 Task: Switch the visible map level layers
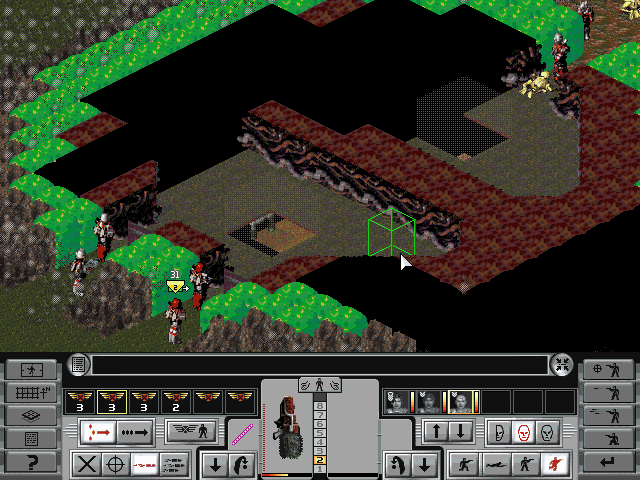(x=30, y=416)
